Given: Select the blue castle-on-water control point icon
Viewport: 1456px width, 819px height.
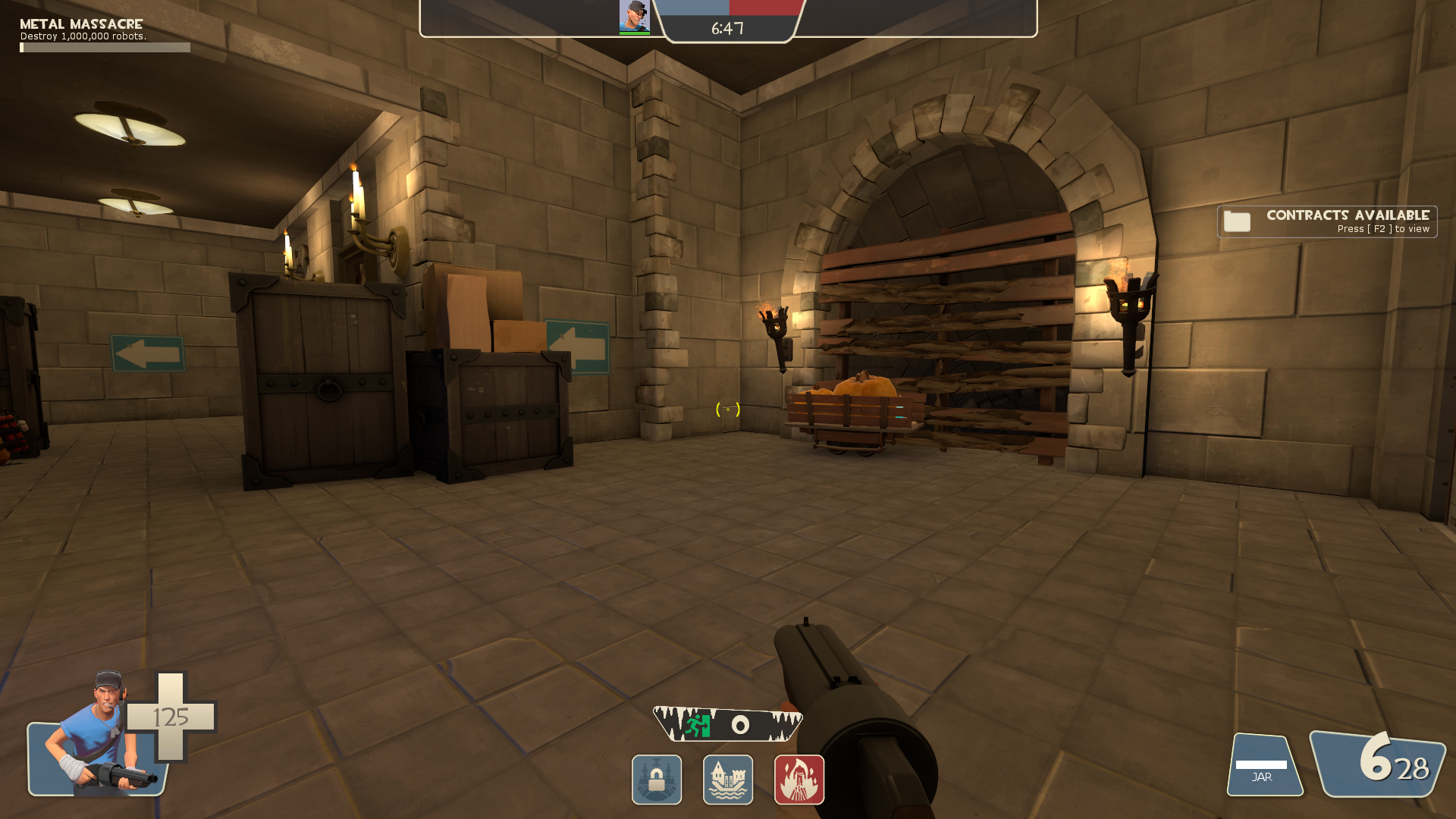Looking at the screenshot, I should tap(728, 780).
